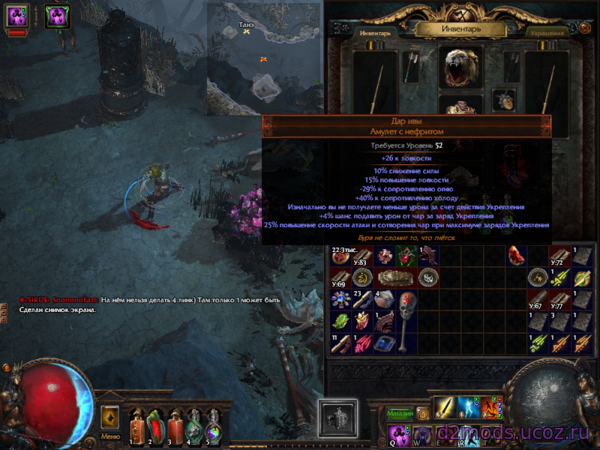Activate the purple skill bound to Q
The width and height of the screenshot is (600, 450).
point(398,433)
